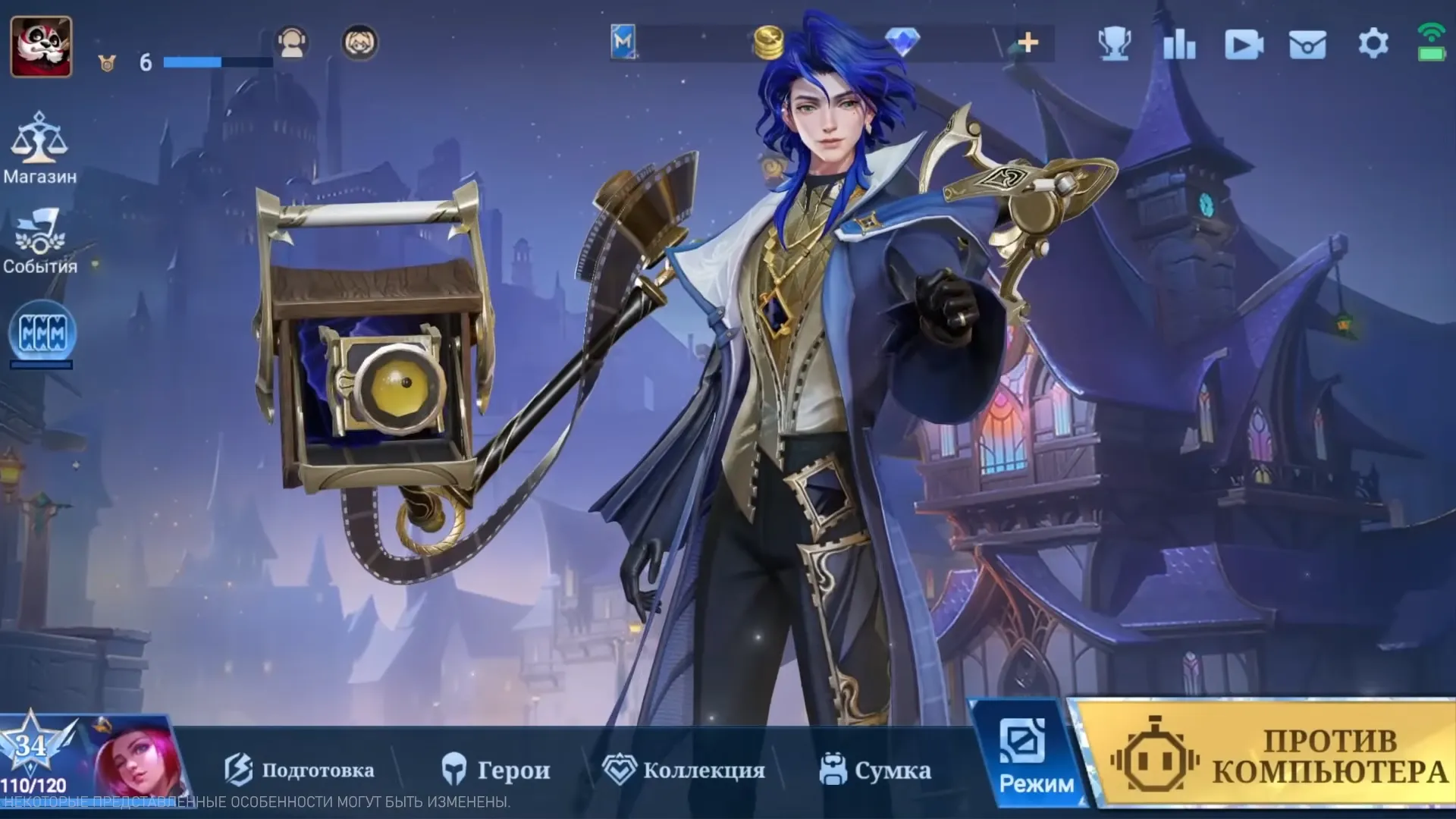Go to the Герои heroes menu
The image size is (1456, 819).
point(496,770)
